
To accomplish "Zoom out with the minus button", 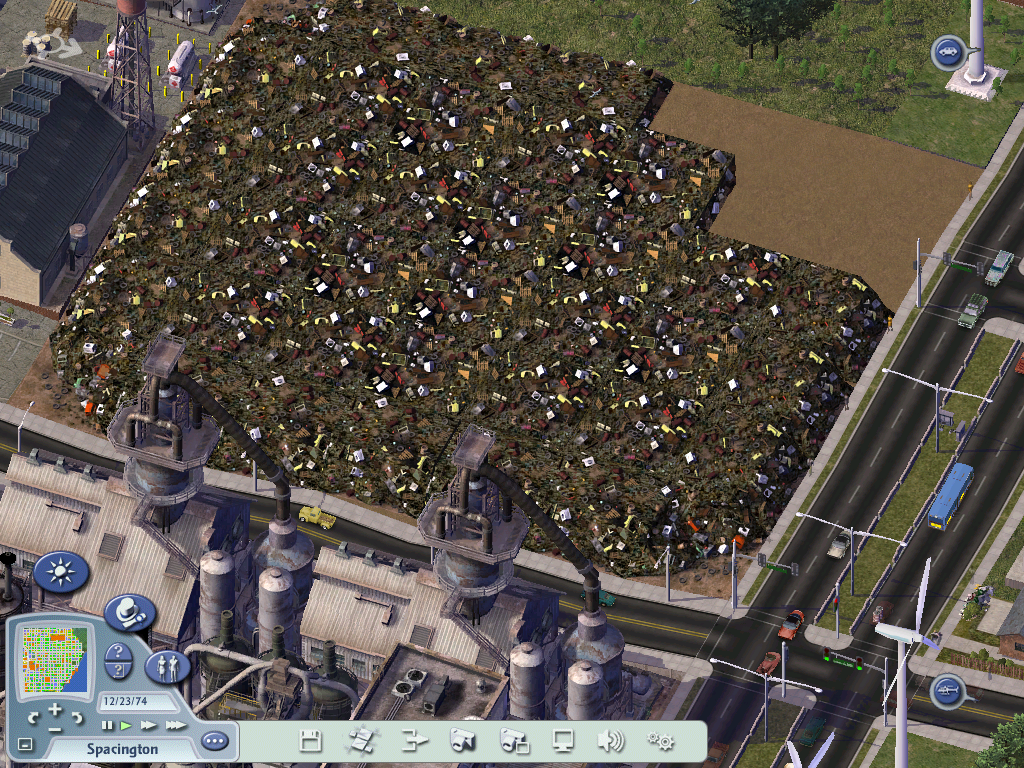I will [x=55, y=729].
